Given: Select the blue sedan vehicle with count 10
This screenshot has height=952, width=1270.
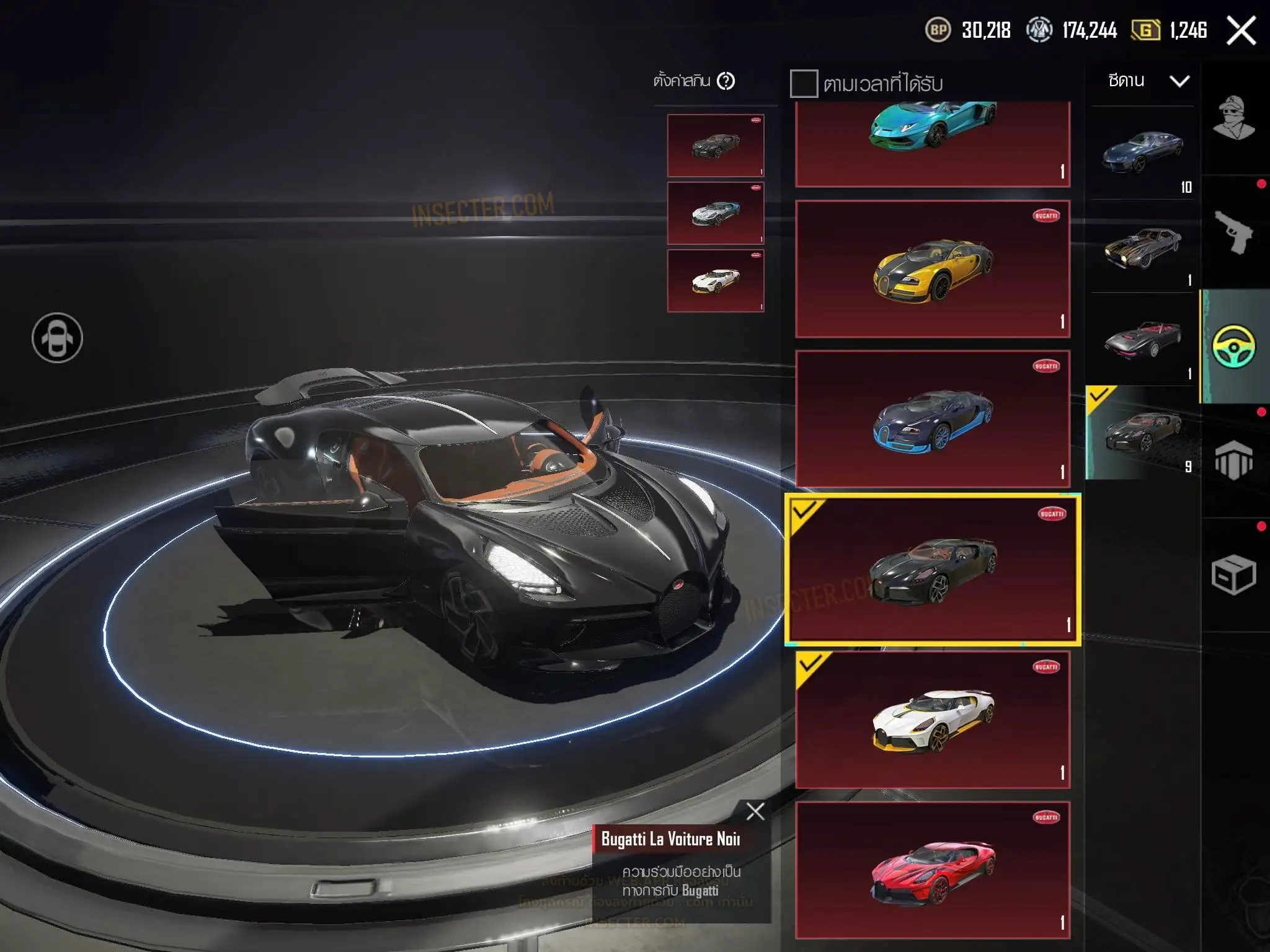Looking at the screenshot, I should coord(1142,152).
